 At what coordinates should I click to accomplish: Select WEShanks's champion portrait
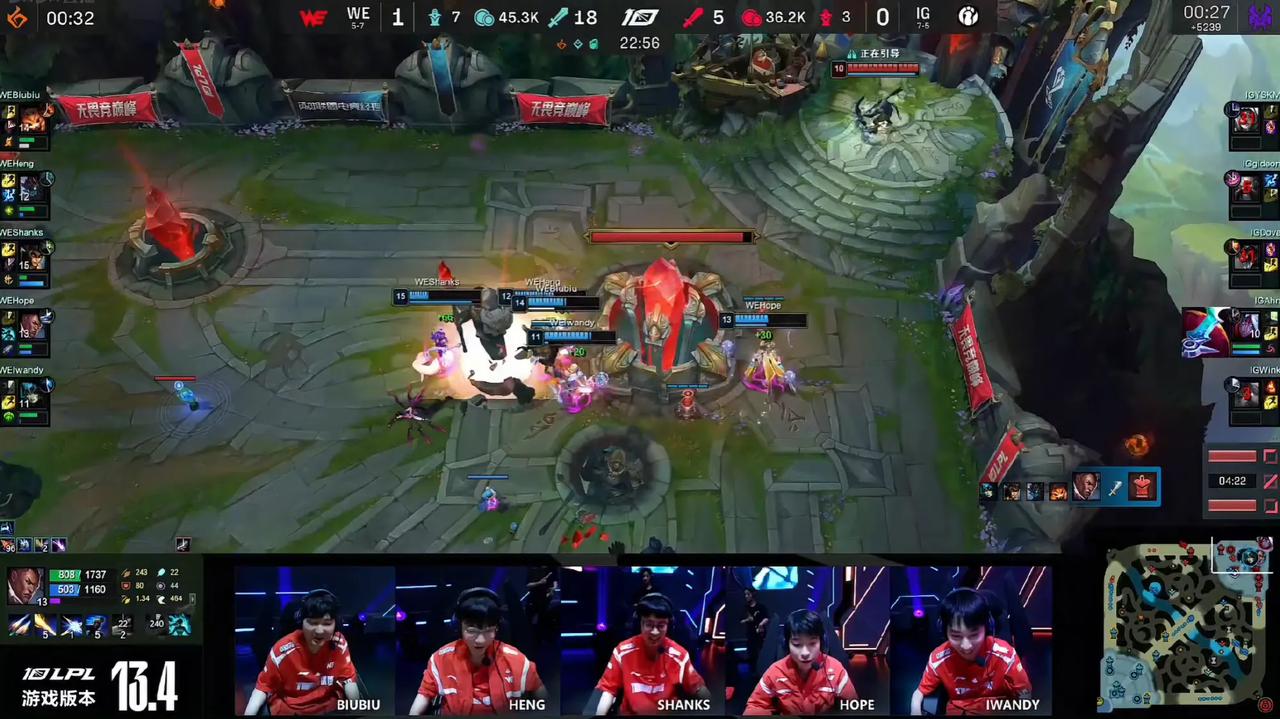pos(30,258)
